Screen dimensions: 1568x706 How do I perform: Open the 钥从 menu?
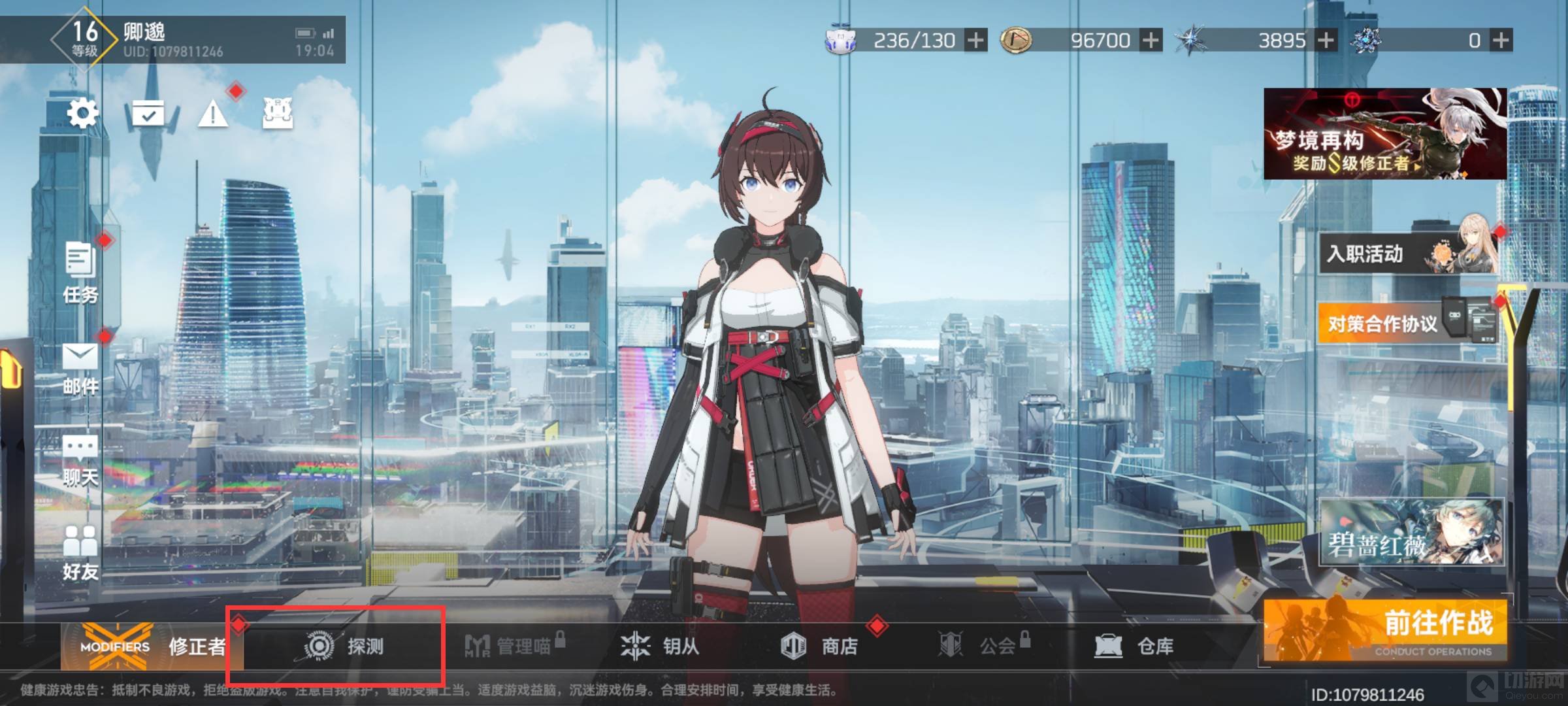660,647
